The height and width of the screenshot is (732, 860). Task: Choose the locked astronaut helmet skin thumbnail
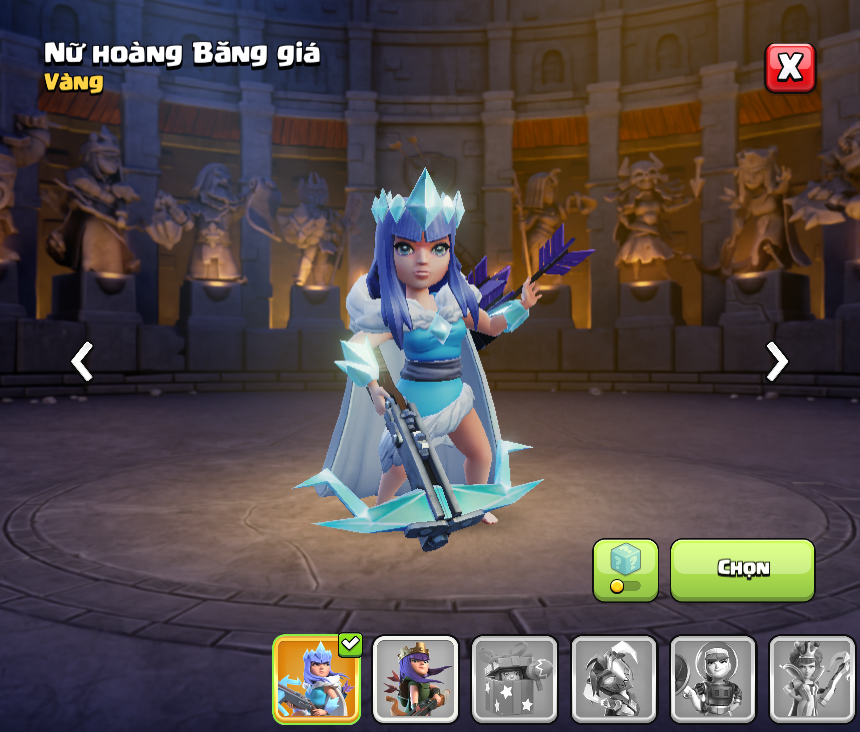(712, 679)
